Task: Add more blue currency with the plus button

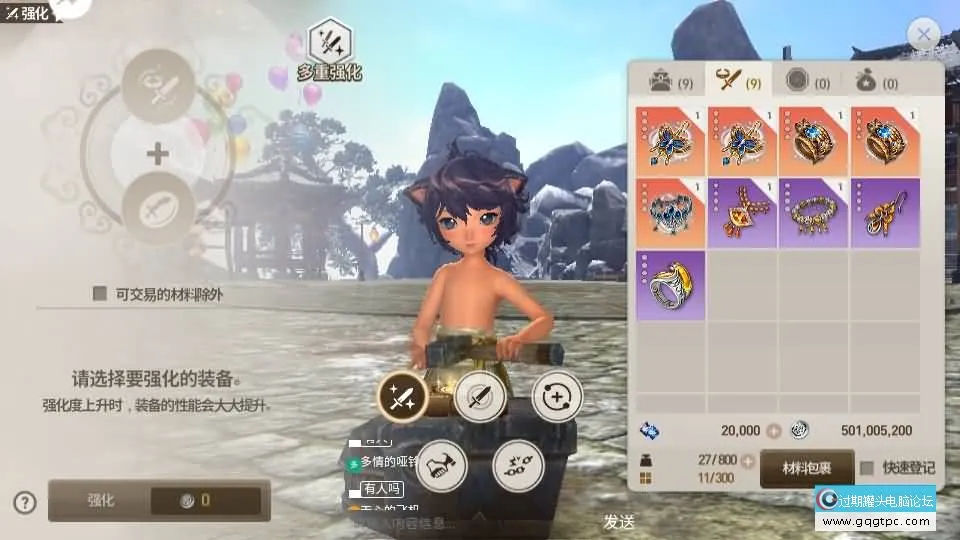Action: (772, 430)
